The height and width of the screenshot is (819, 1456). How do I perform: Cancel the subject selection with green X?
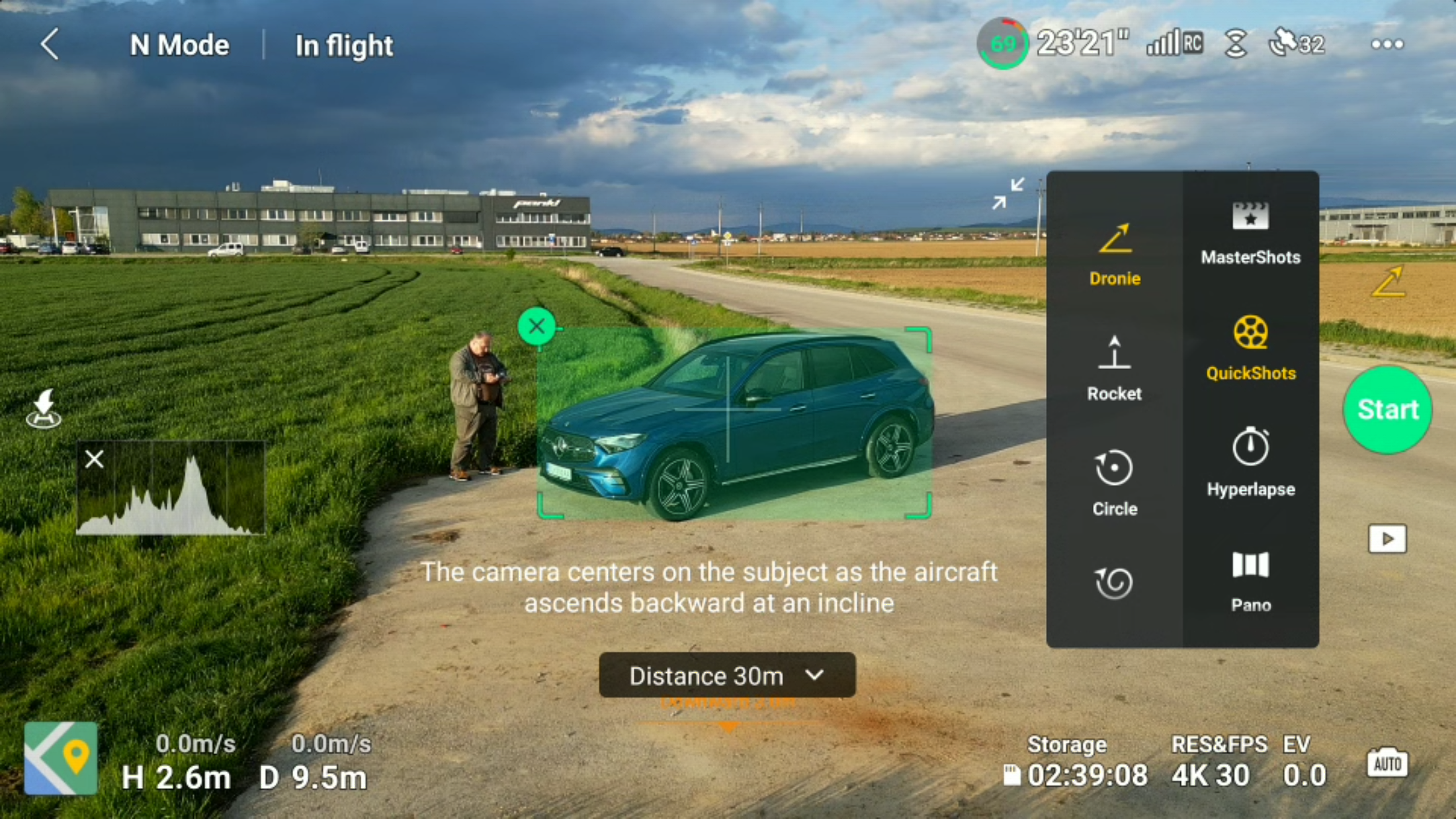pyautogui.click(x=536, y=326)
